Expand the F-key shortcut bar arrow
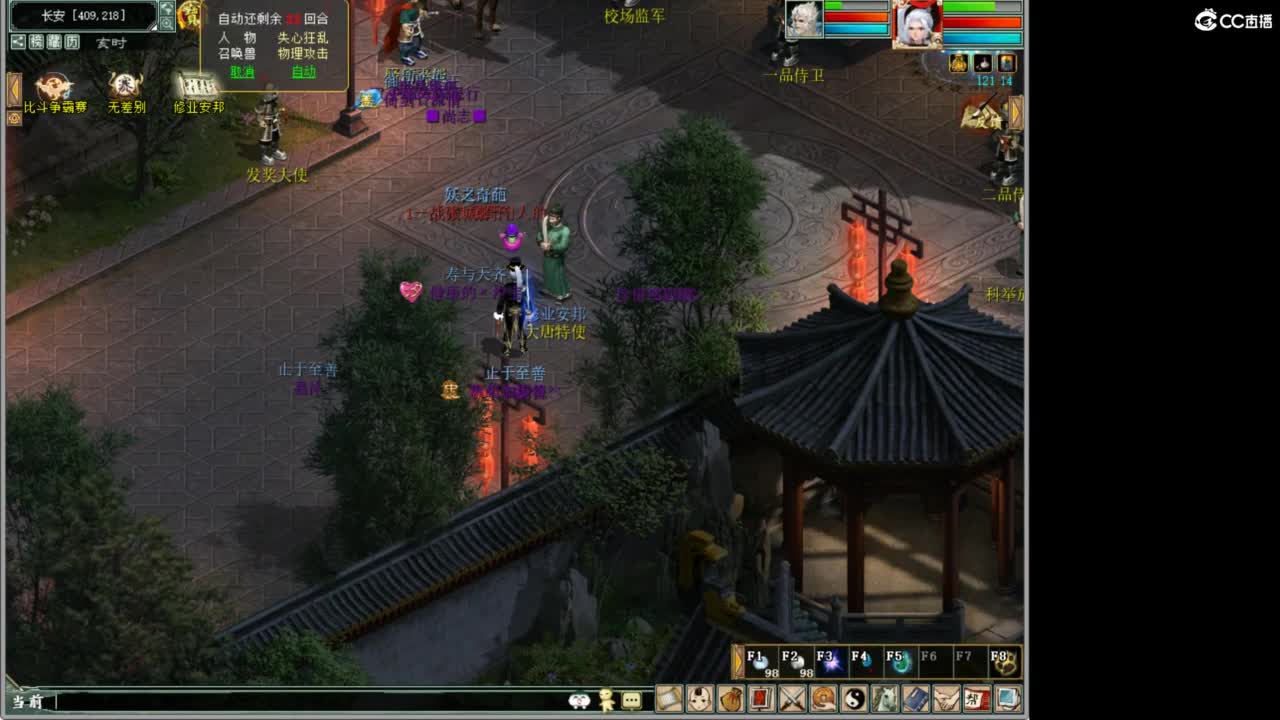 click(737, 661)
